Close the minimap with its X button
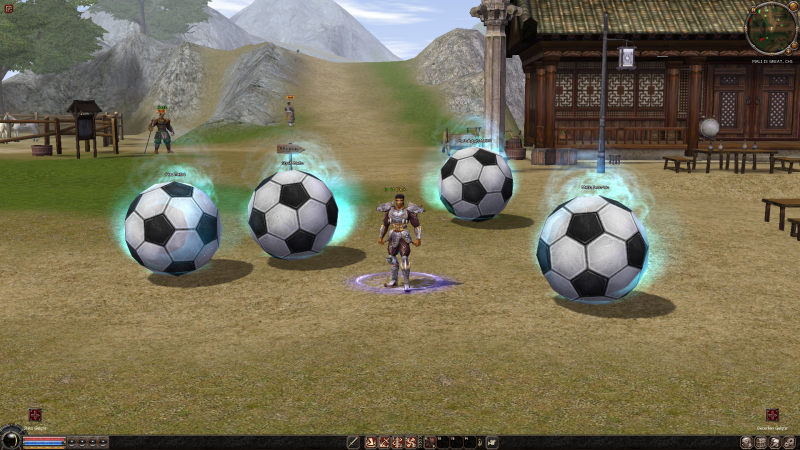Viewport: 800px width, 450px height. pos(794,6)
